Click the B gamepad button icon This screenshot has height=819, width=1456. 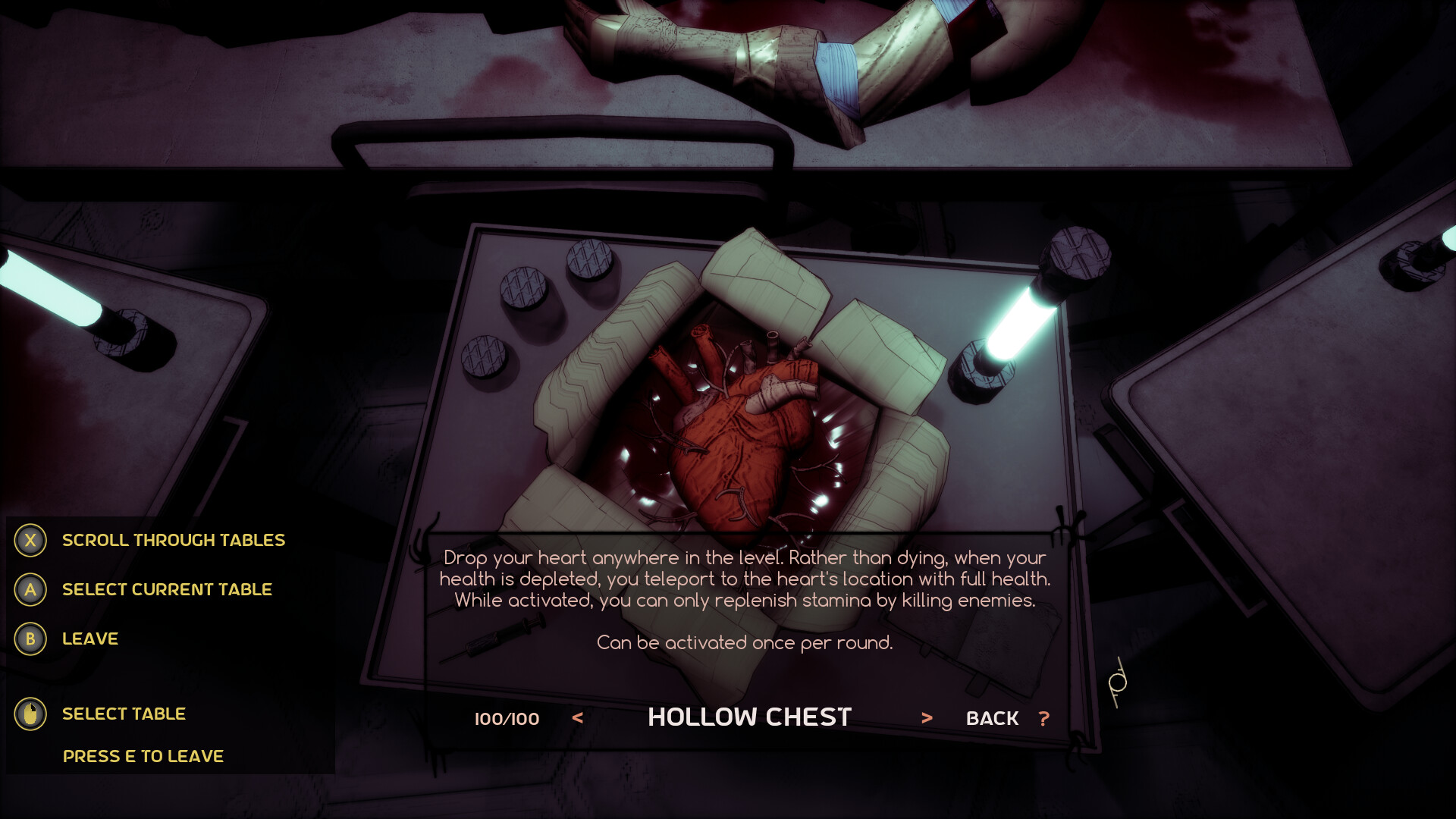point(30,639)
